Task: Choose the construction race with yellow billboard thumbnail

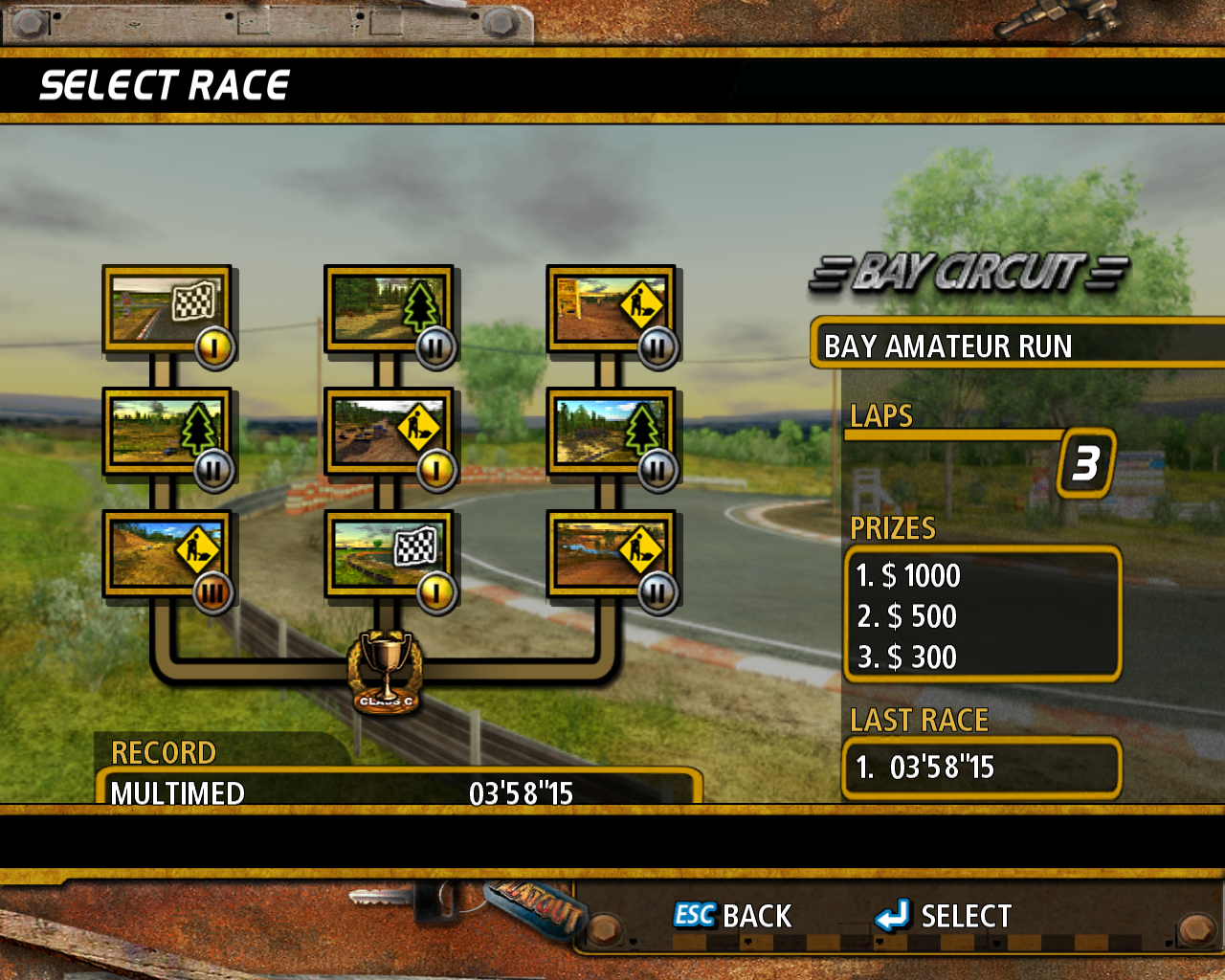Action: coord(610,309)
